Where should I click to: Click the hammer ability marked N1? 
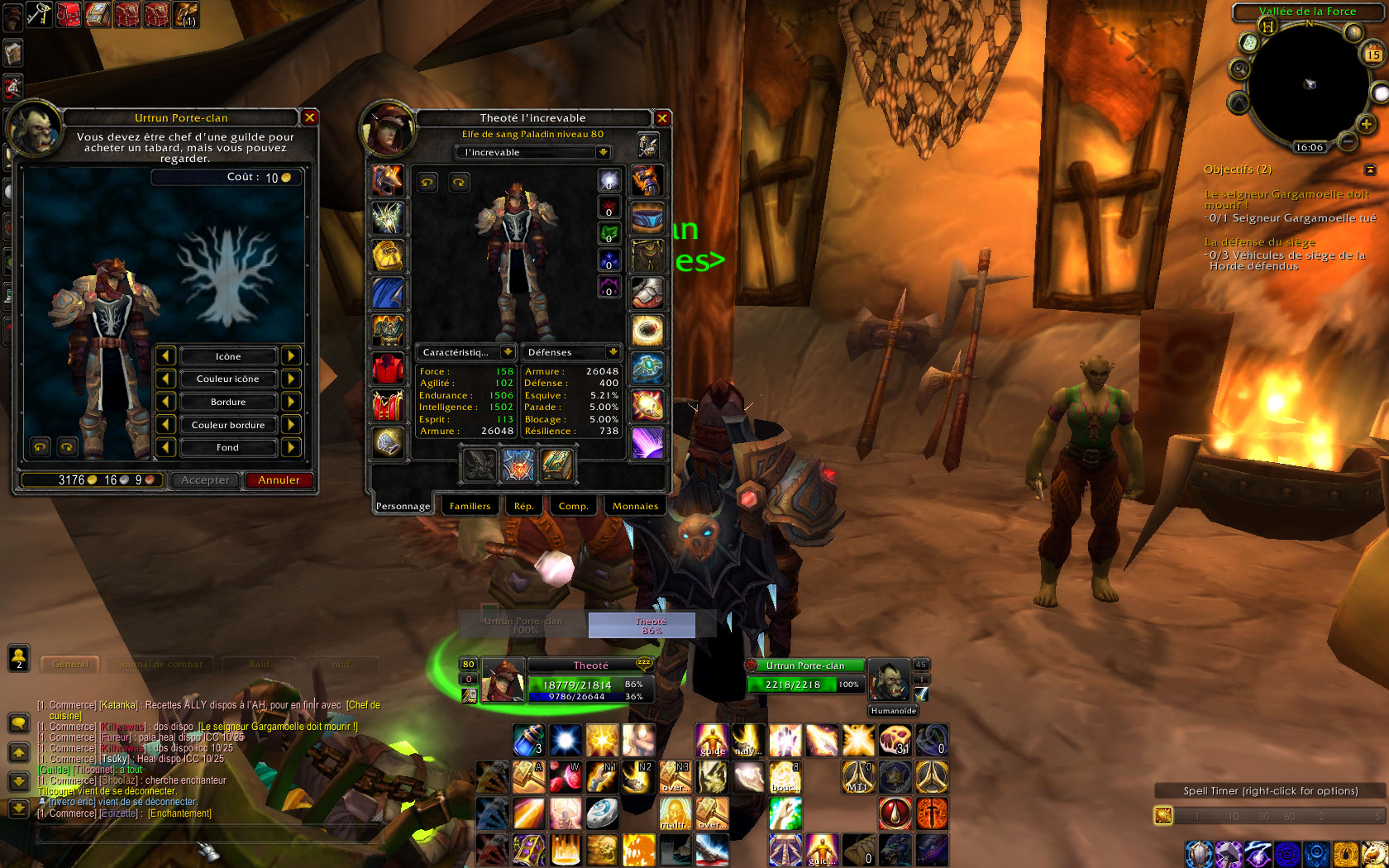coord(601,777)
